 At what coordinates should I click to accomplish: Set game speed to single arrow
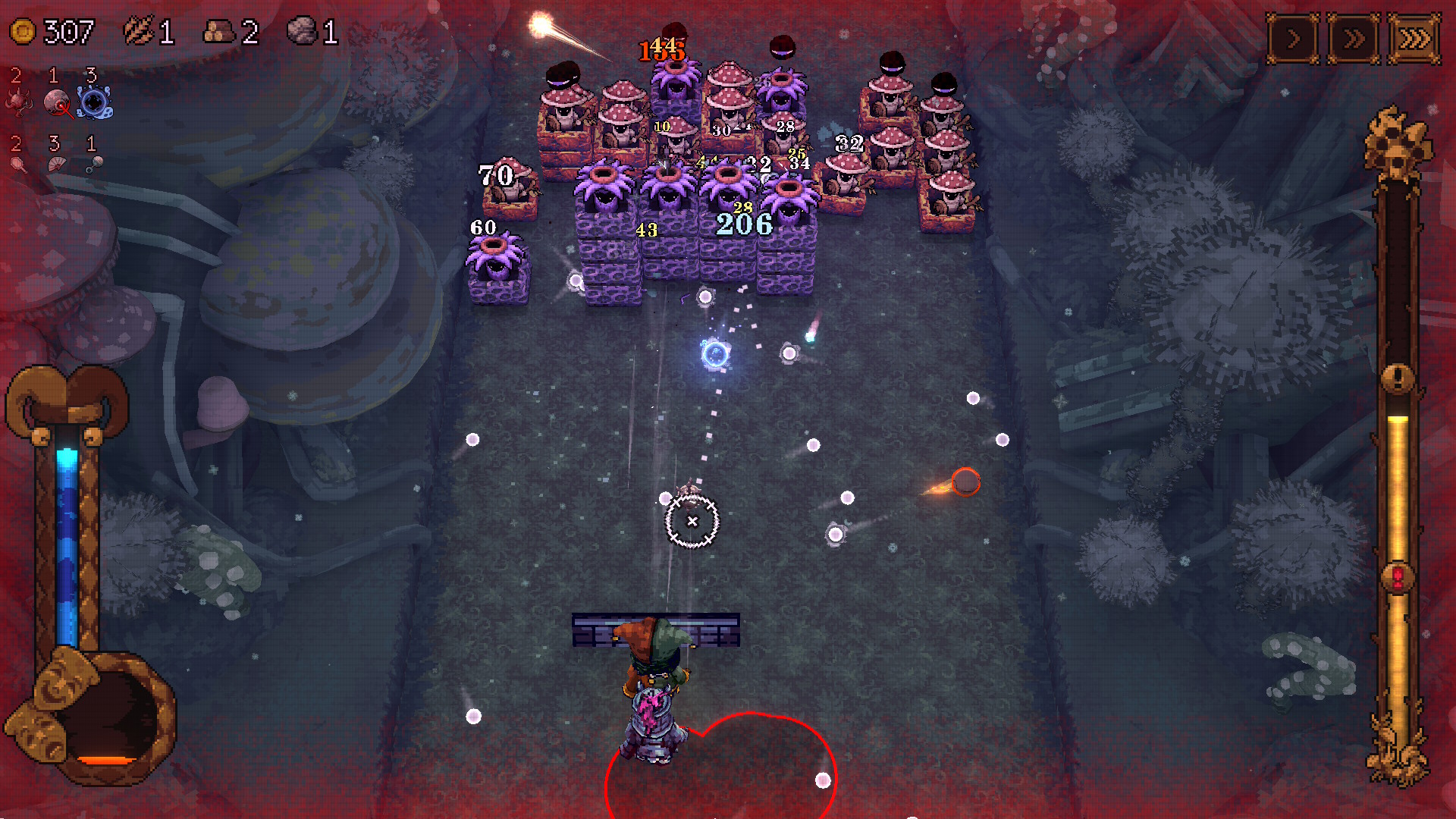pos(1294,39)
